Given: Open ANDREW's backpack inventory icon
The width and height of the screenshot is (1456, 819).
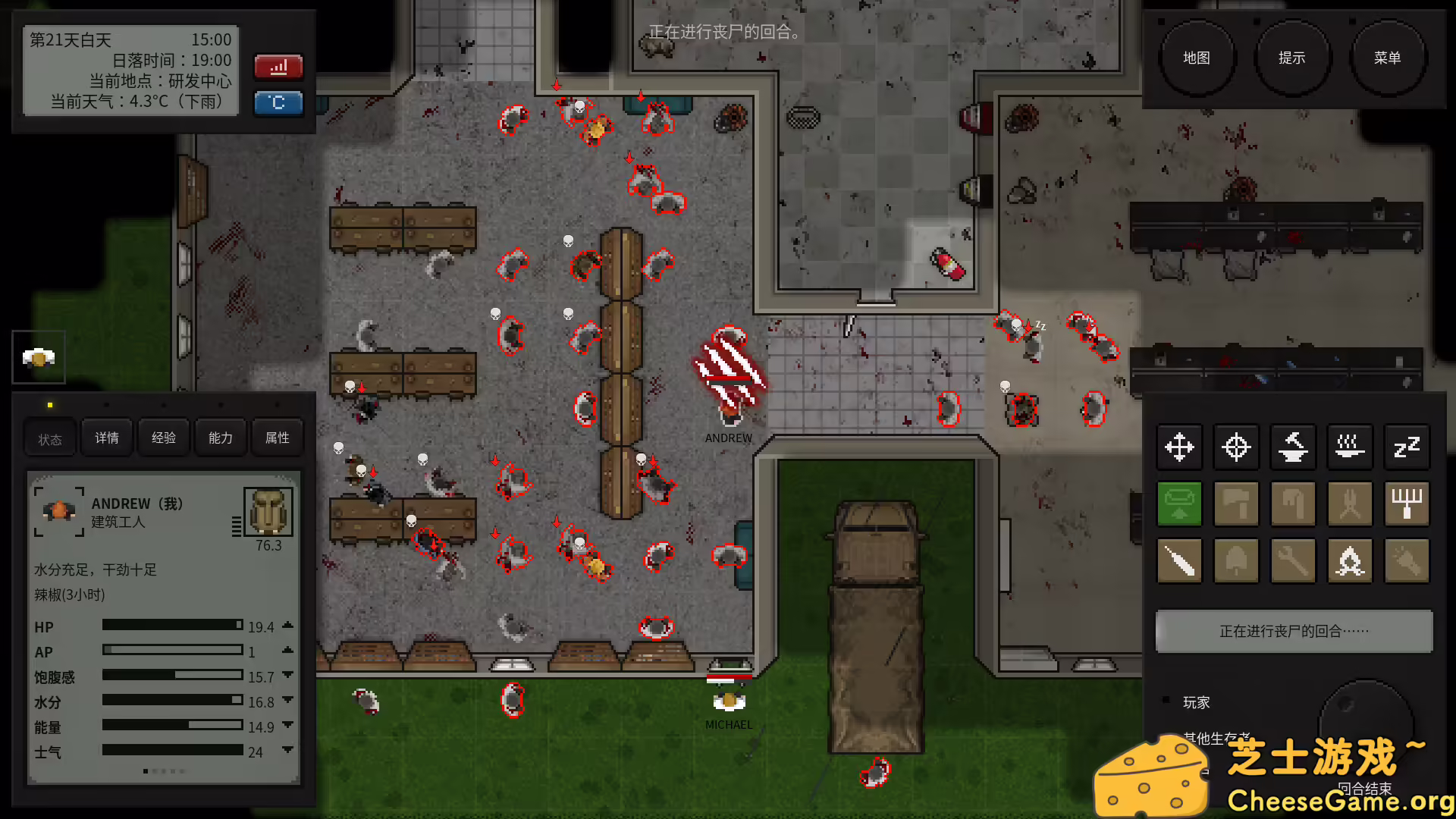Looking at the screenshot, I should coord(267,511).
